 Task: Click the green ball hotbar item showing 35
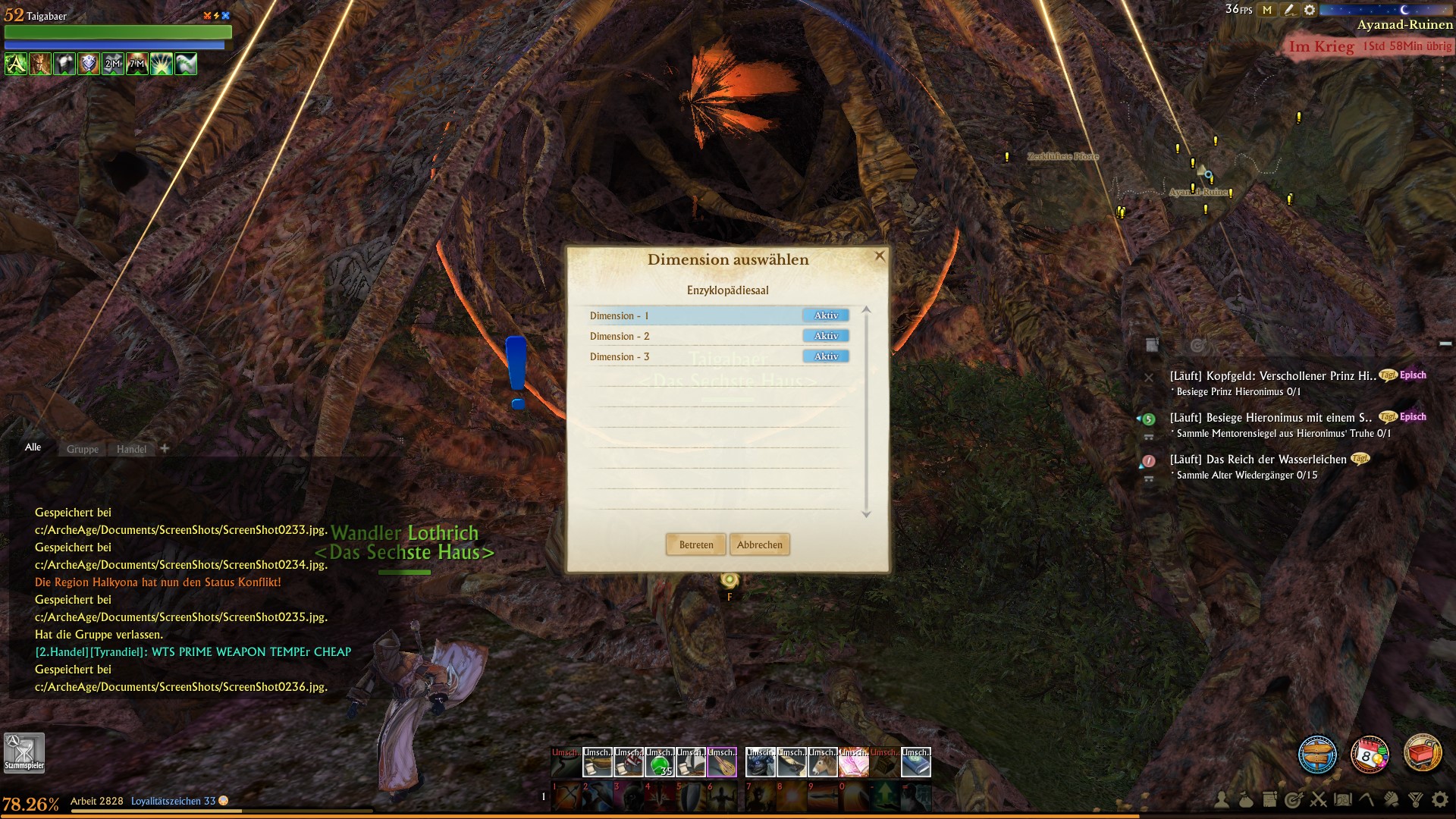(659, 761)
